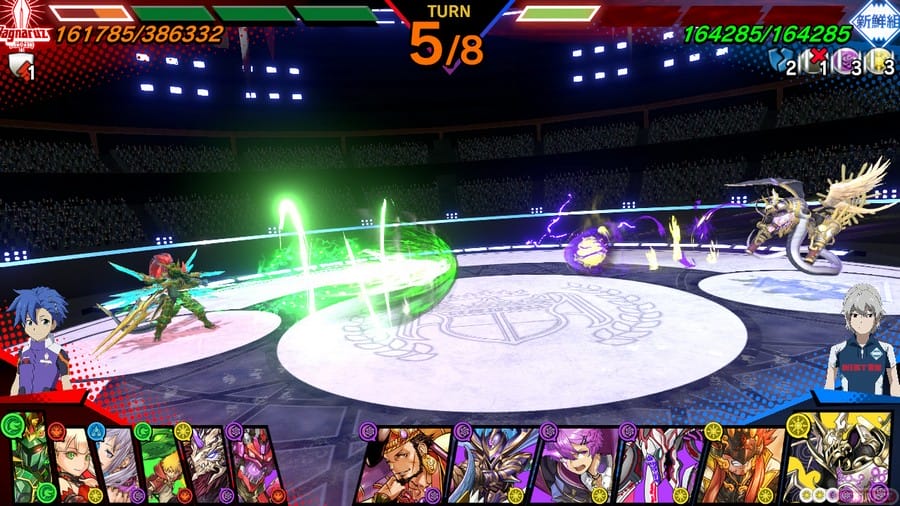This screenshot has width=900, height=506.
Task: Inspect the orange-maned masked warrior card
Action: [x=740, y=463]
